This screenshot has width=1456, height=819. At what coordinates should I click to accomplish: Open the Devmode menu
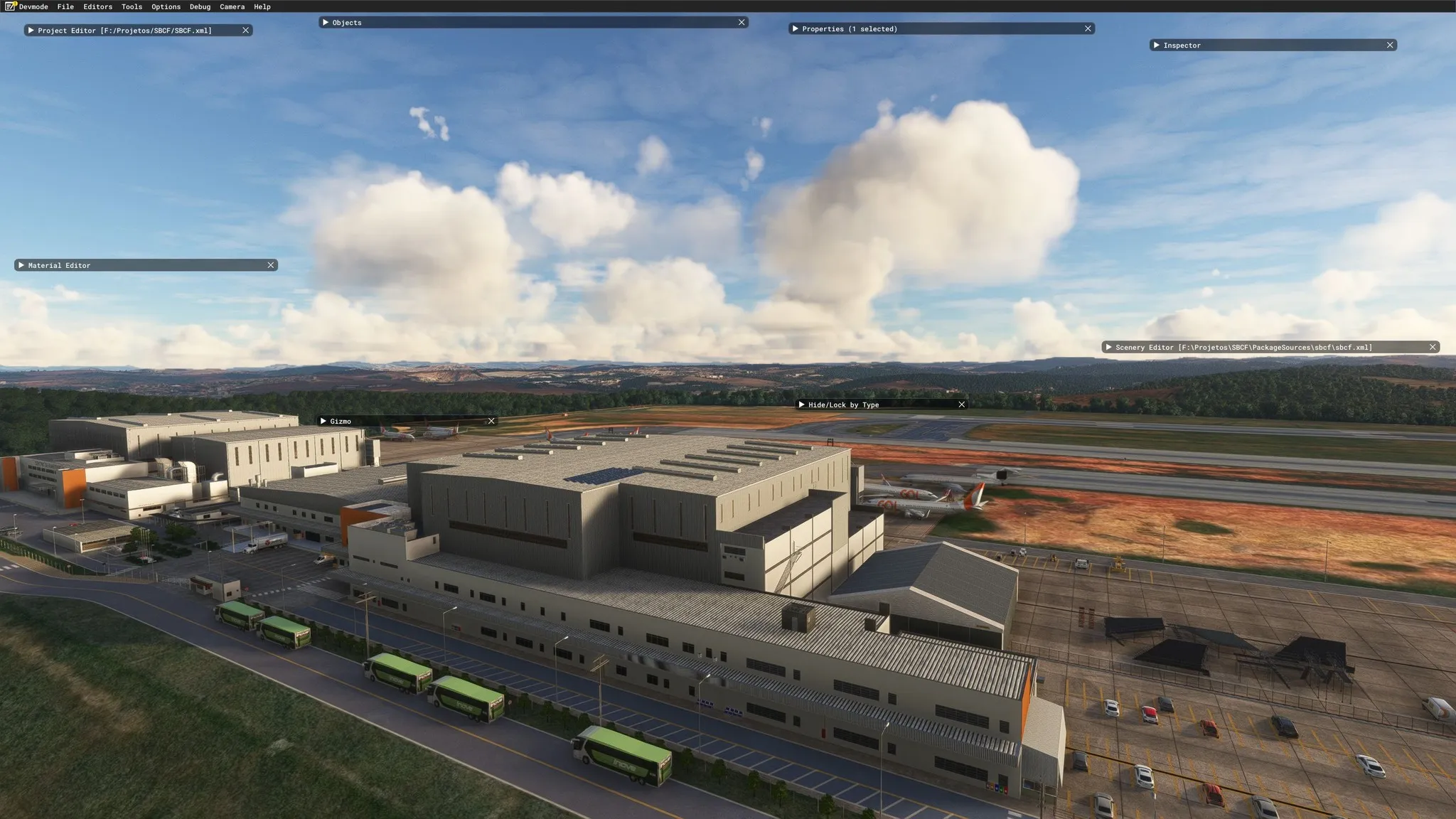[33, 6]
